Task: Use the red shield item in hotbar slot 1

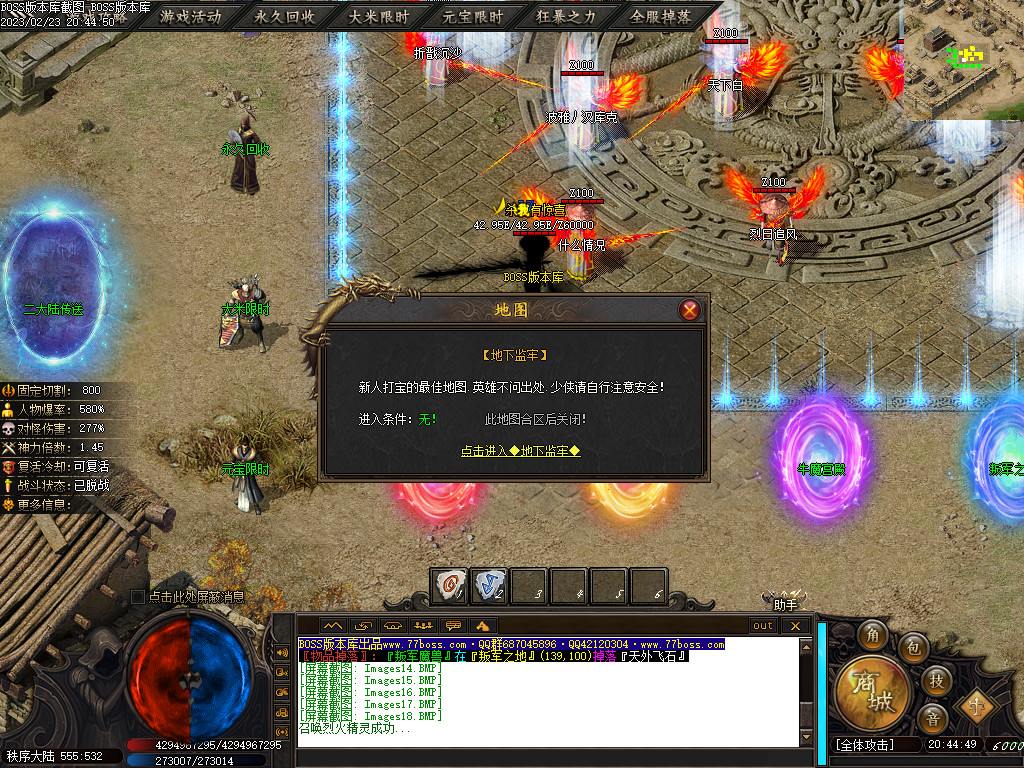Action: (x=450, y=586)
